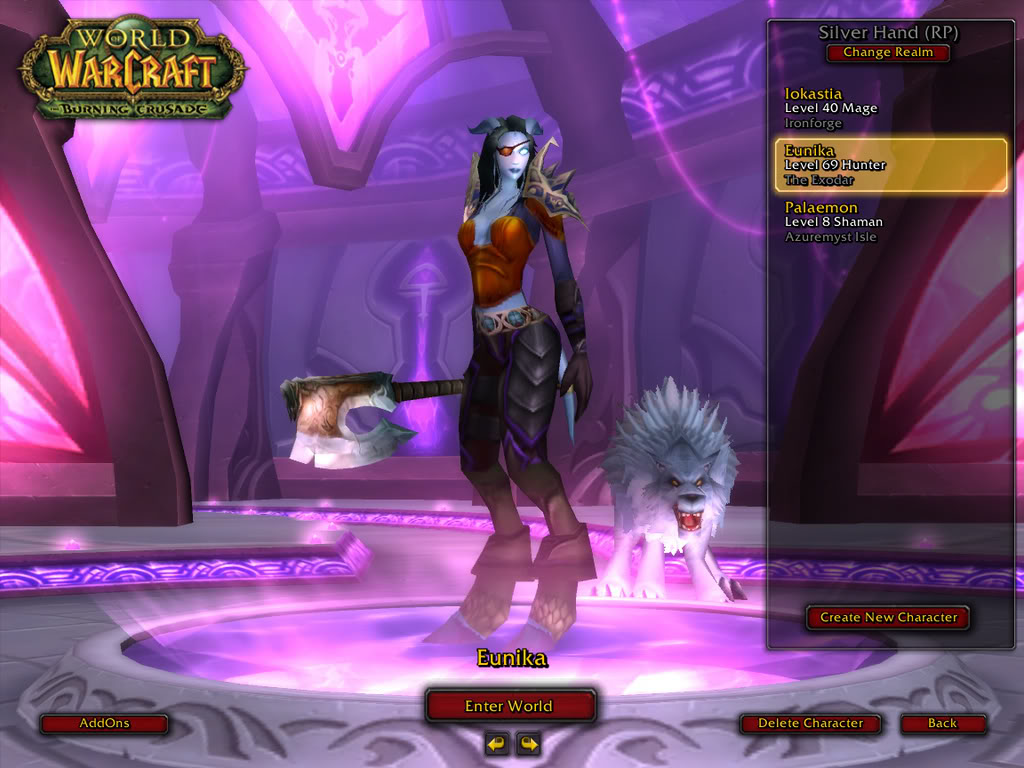This screenshot has height=768, width=1024.
Task: Rotate character with the left arrow button
Action: click(x=496, y=743)
